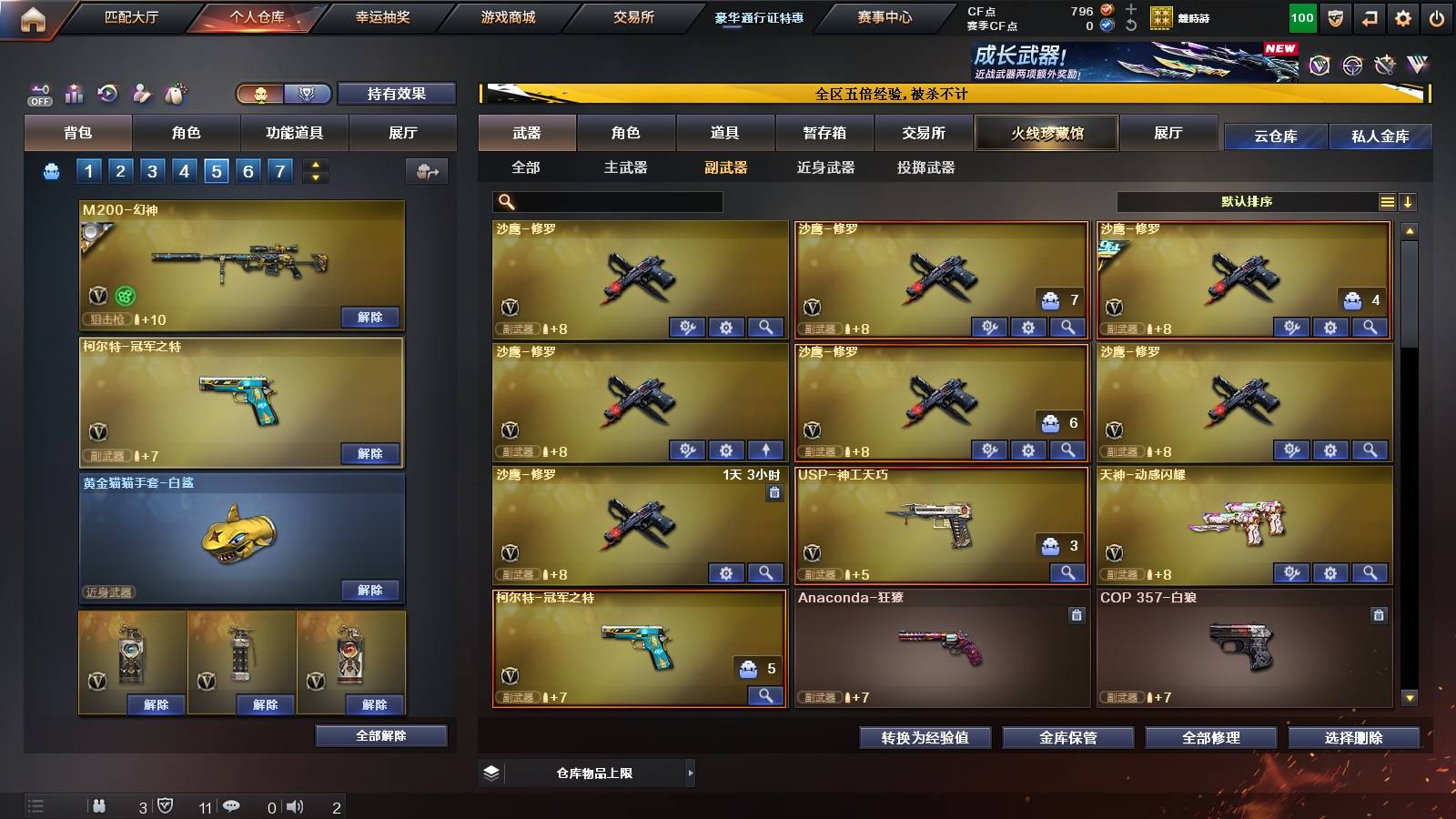Open the gear settings icon on USP-神工天巧 card

click(1067, 572)
